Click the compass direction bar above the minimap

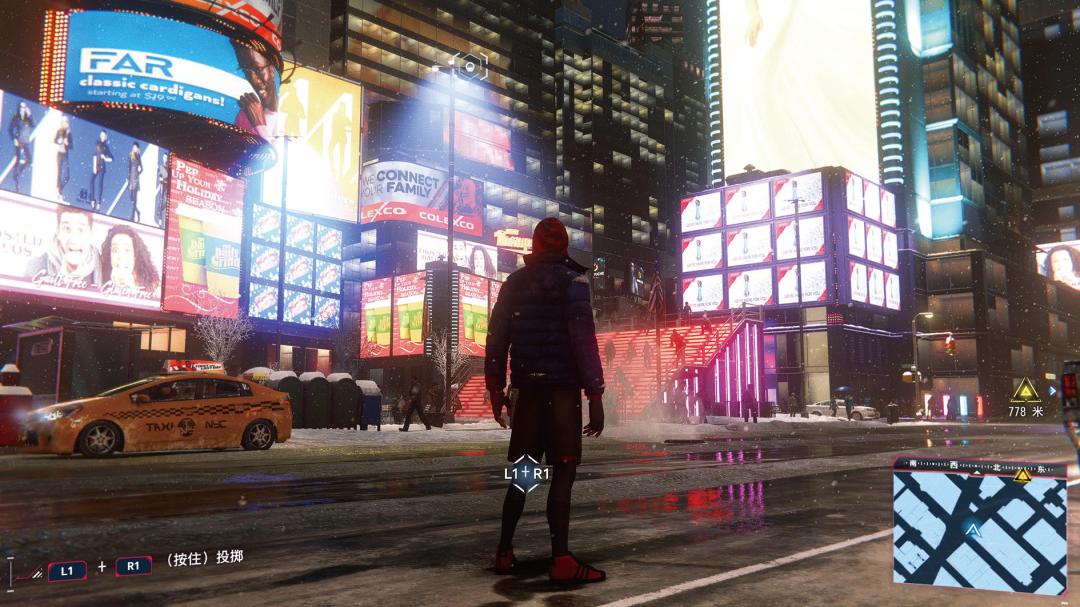click(x=960, y=465)
